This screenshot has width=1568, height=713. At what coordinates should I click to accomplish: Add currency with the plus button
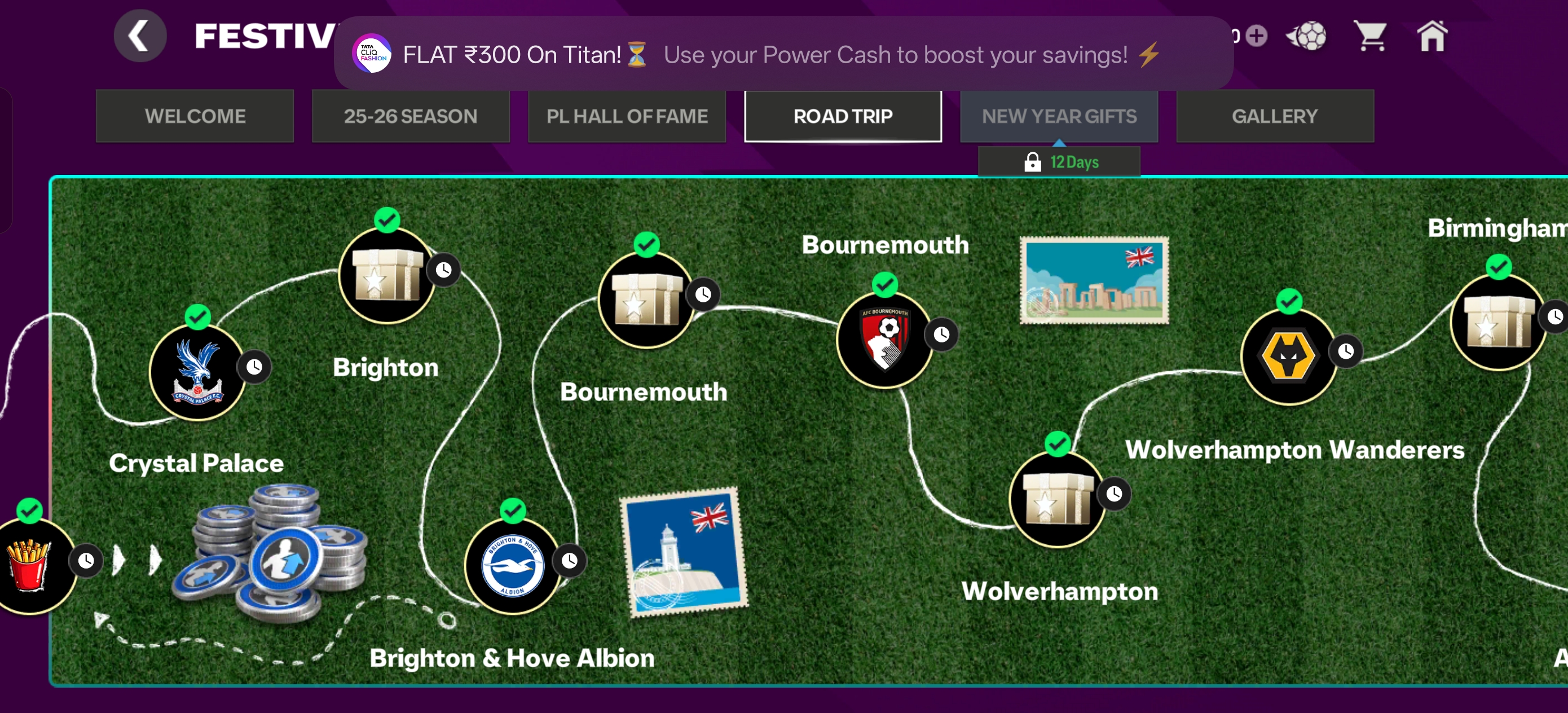point(1256,36)
